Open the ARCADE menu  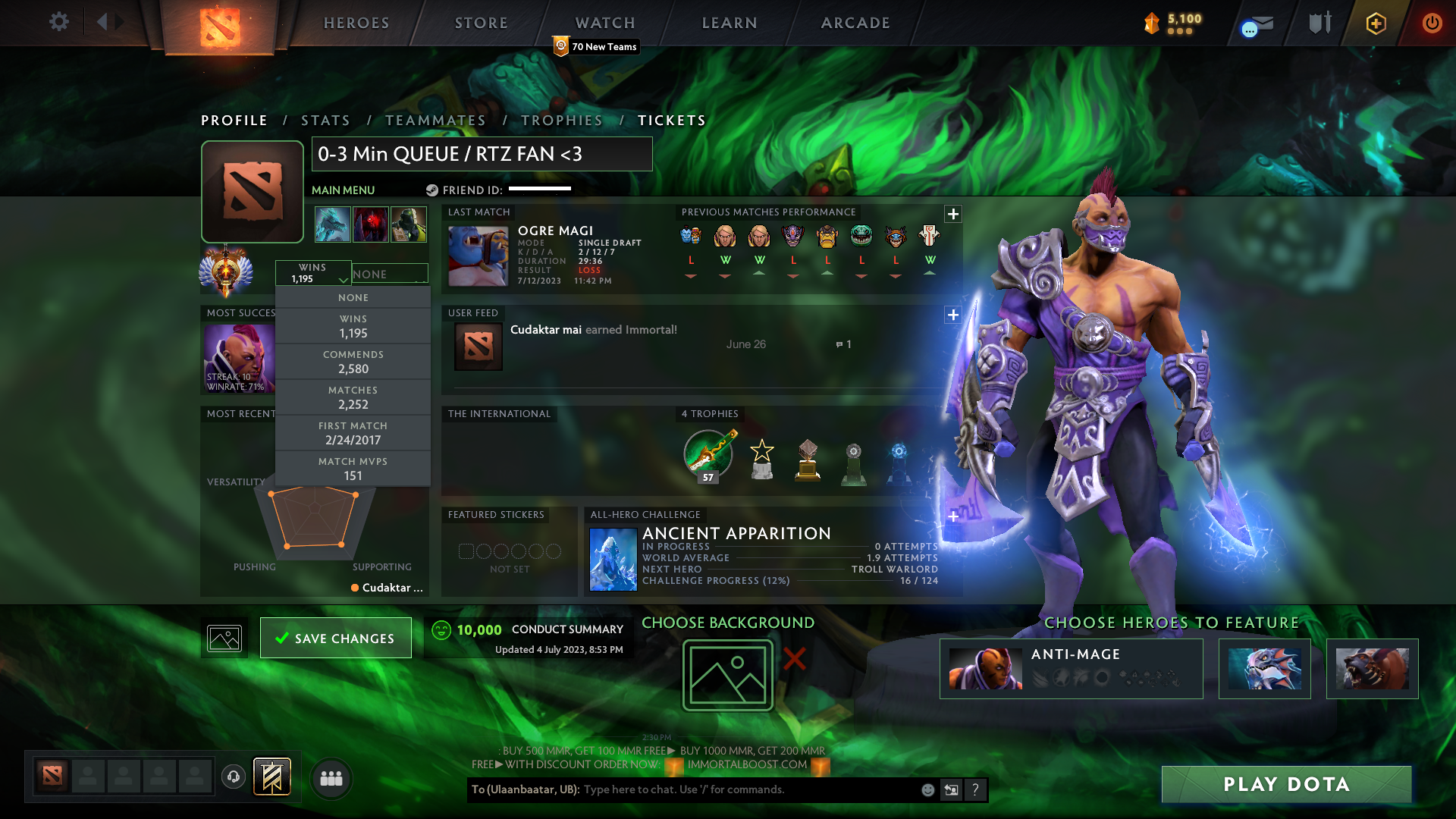[x=855, y=23]
